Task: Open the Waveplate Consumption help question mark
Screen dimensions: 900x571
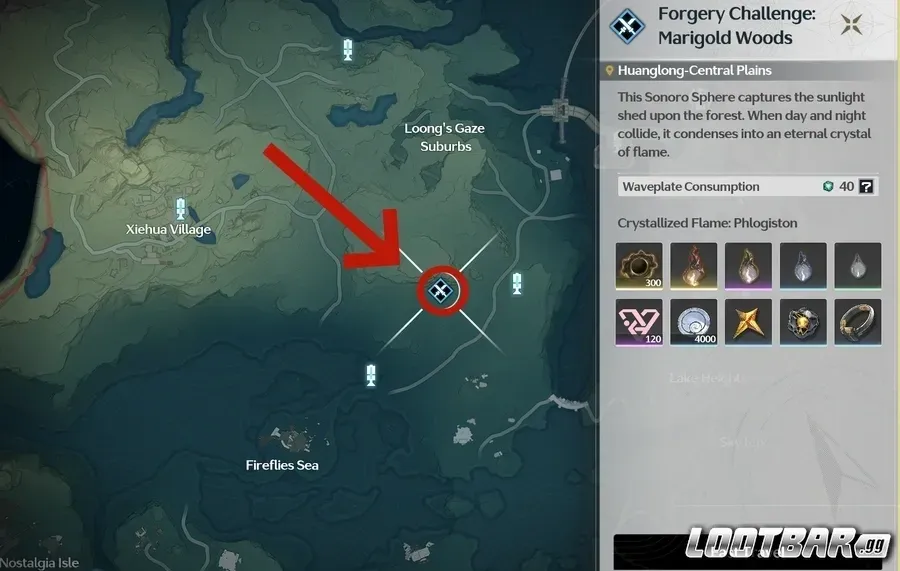Action: (867, 186)
